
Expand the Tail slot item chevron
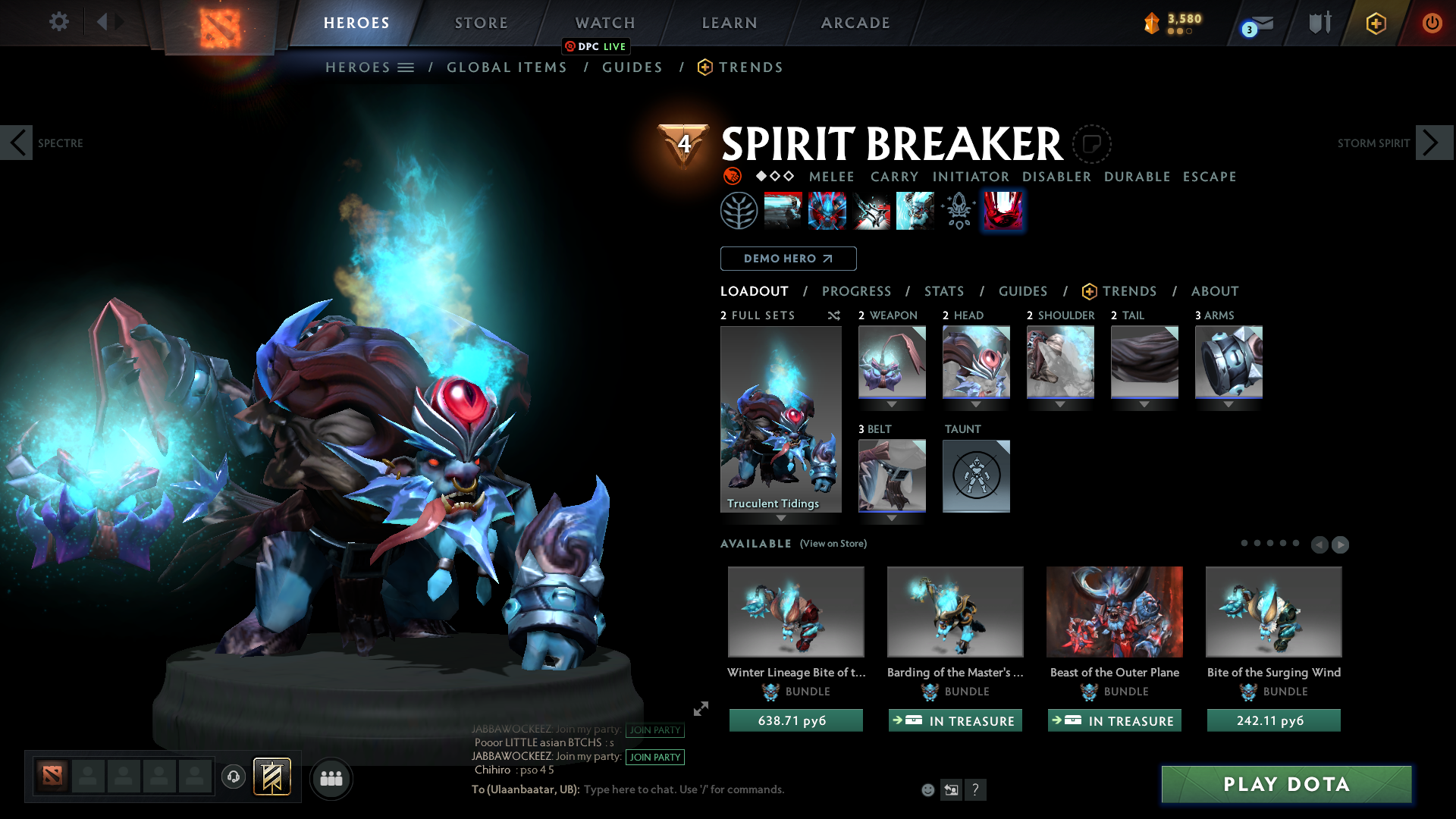[1144, 404]
